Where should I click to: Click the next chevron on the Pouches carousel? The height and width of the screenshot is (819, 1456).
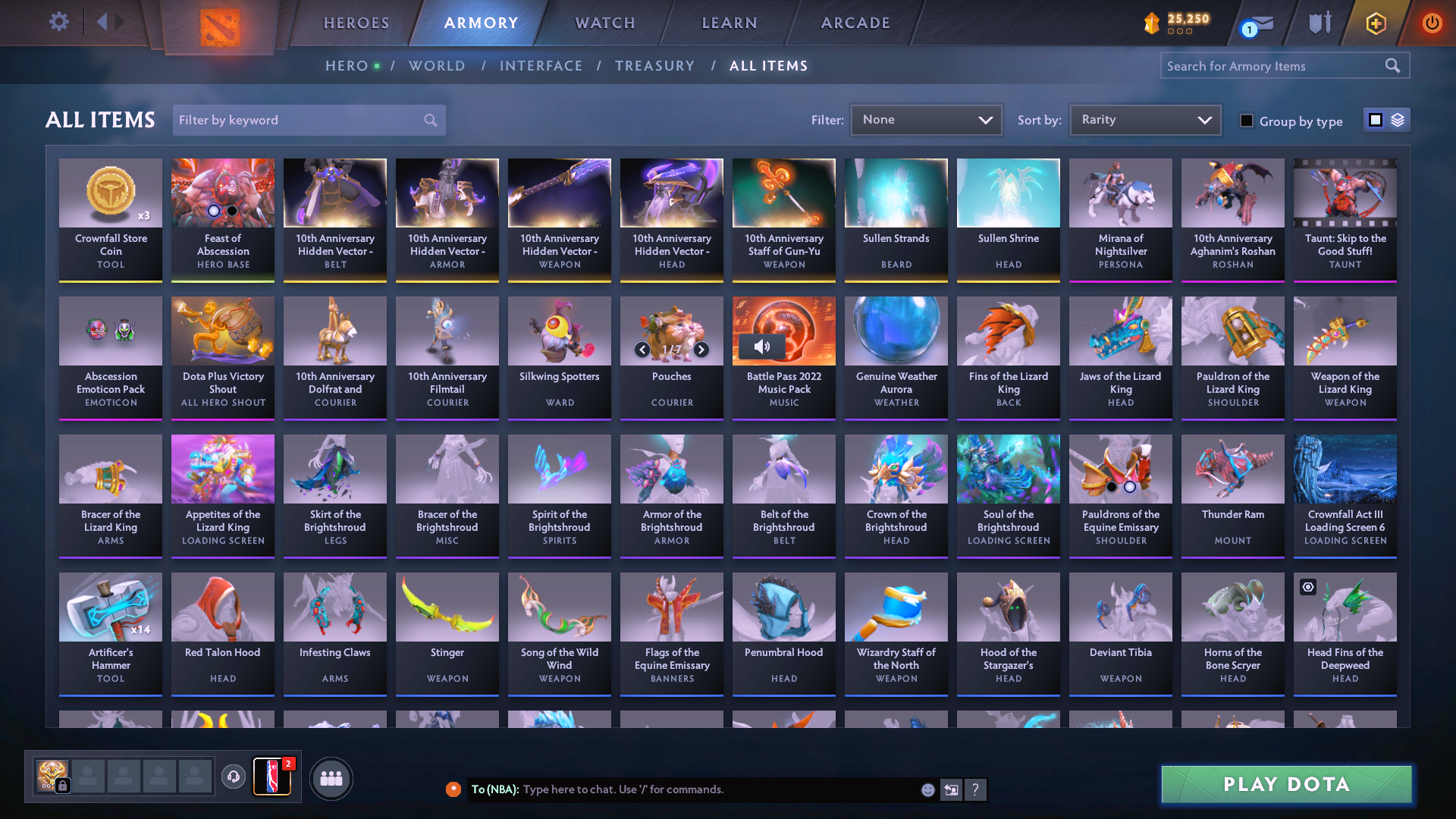701,350
